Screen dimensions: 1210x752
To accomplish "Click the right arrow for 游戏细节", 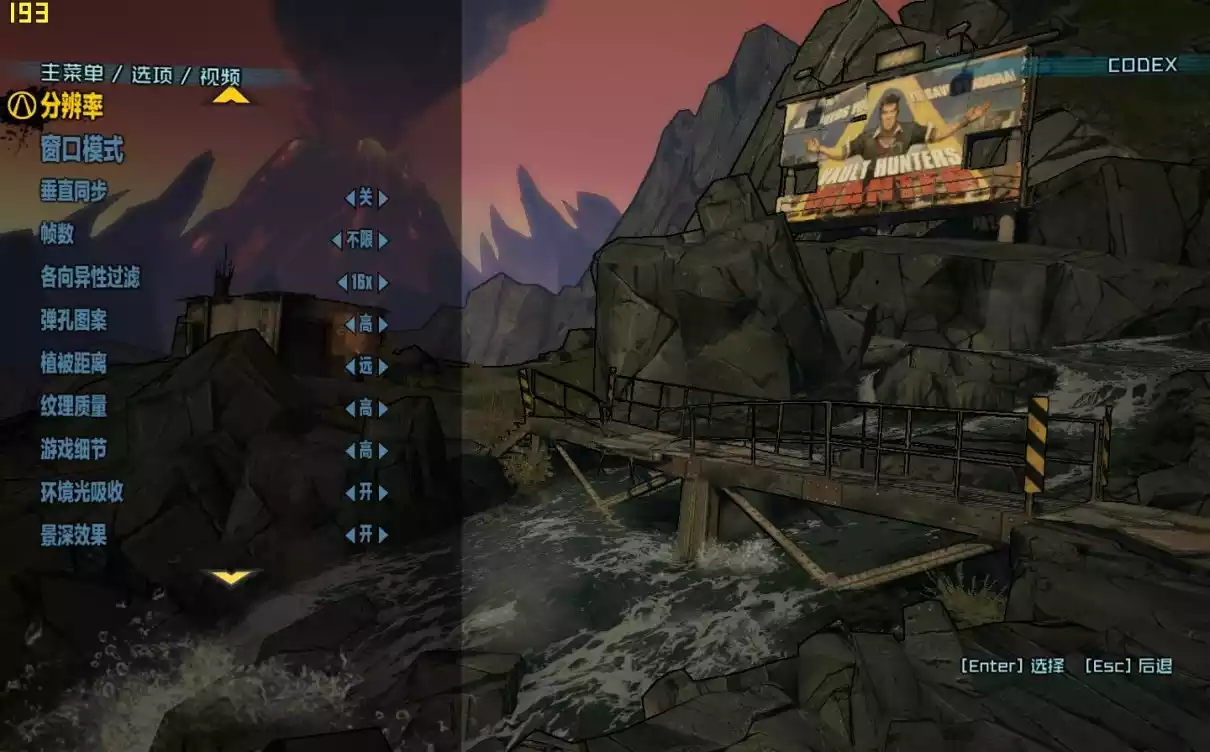I will point(383,451).
